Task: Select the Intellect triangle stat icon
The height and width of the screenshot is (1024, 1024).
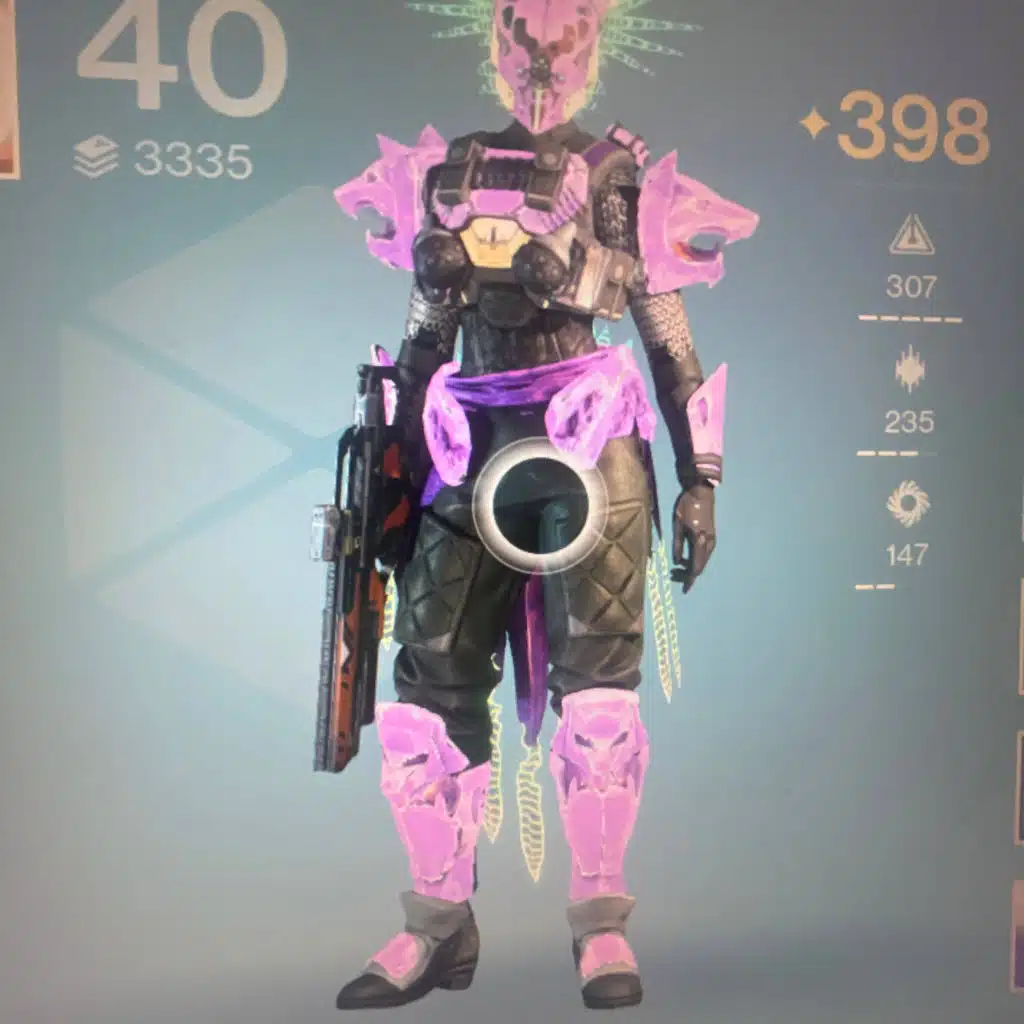Action: tap(911, 237)
